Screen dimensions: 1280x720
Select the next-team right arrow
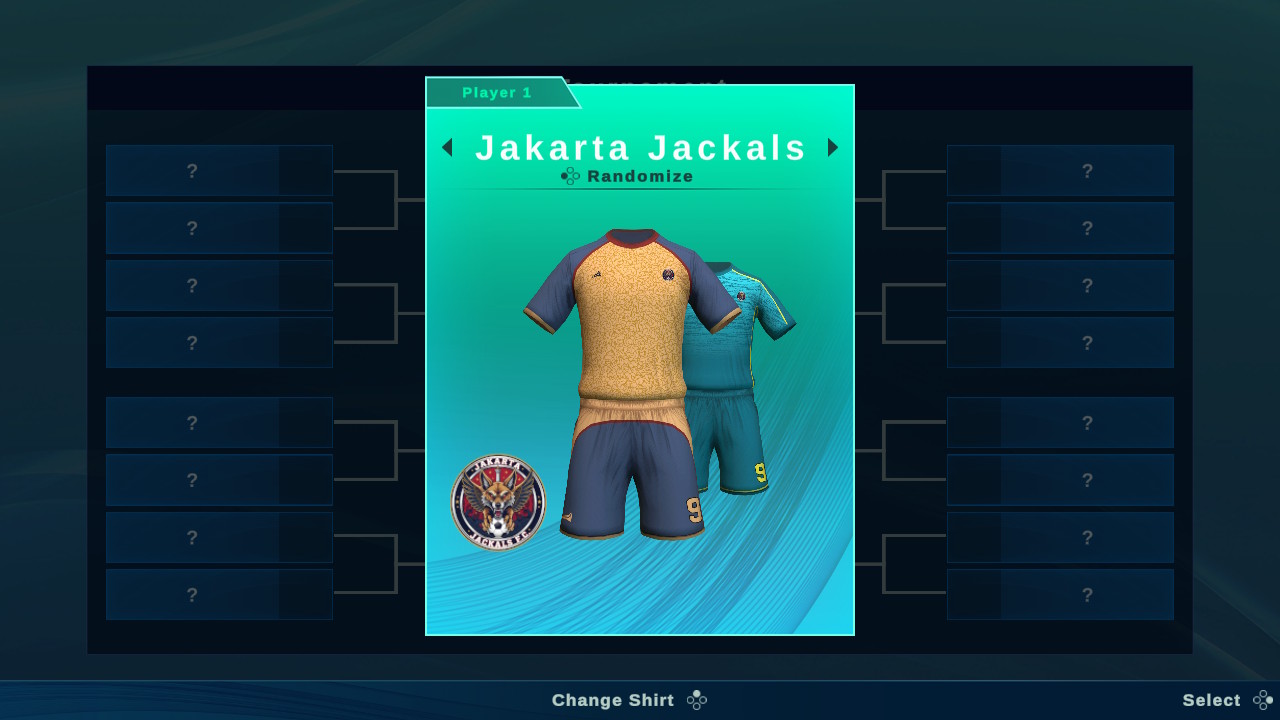point(833,147)
